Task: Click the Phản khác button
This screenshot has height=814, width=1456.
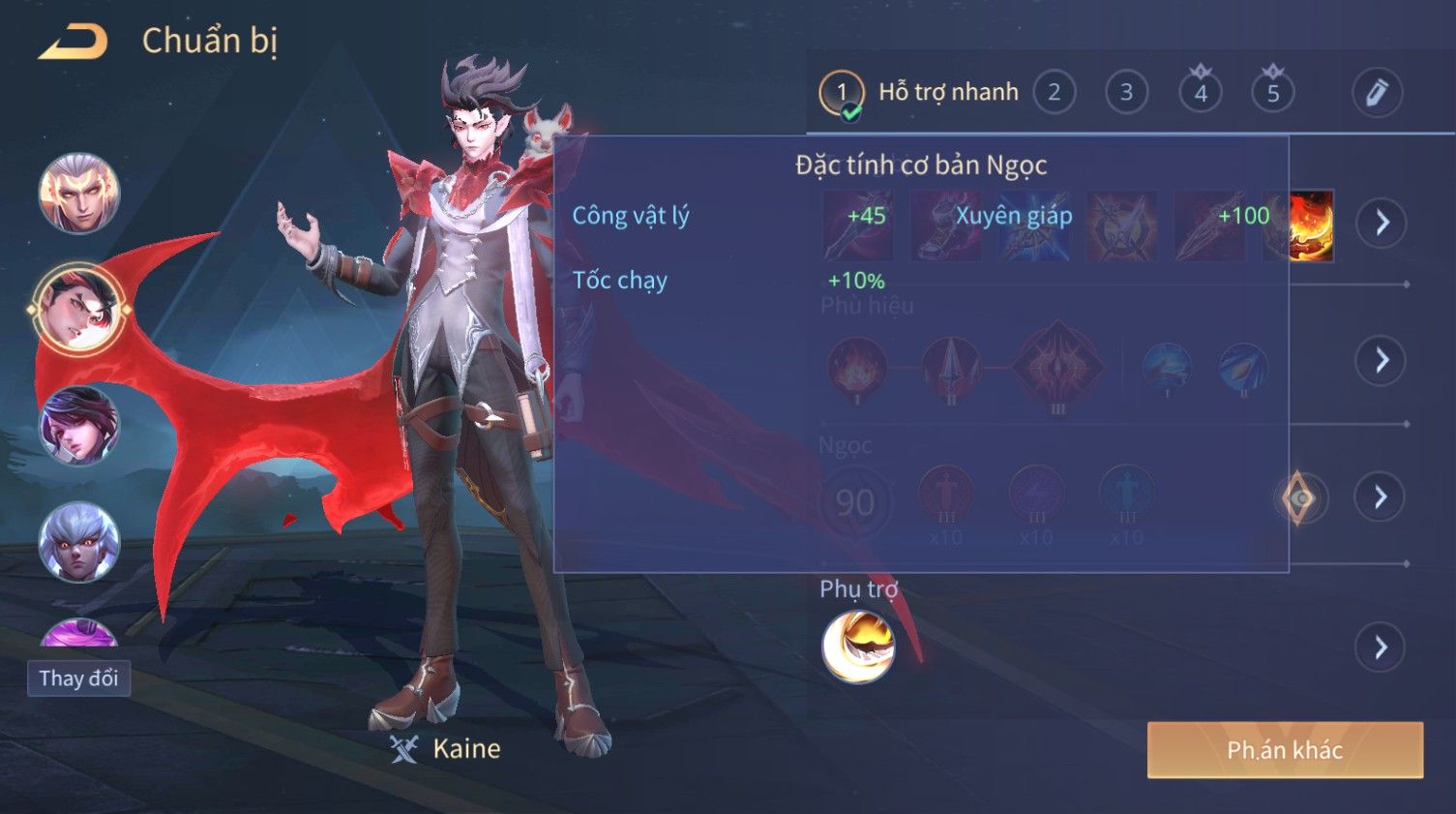Action: (x=1285, y=750)
